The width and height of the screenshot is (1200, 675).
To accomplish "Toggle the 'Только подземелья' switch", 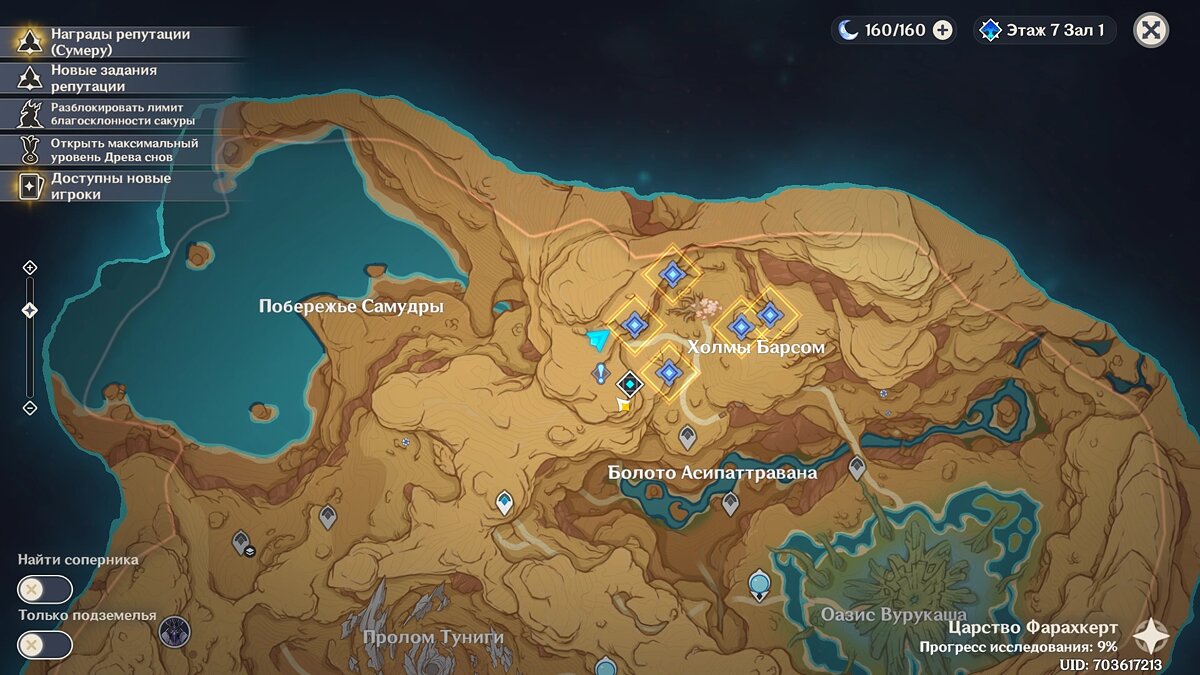I will point(45,645).
